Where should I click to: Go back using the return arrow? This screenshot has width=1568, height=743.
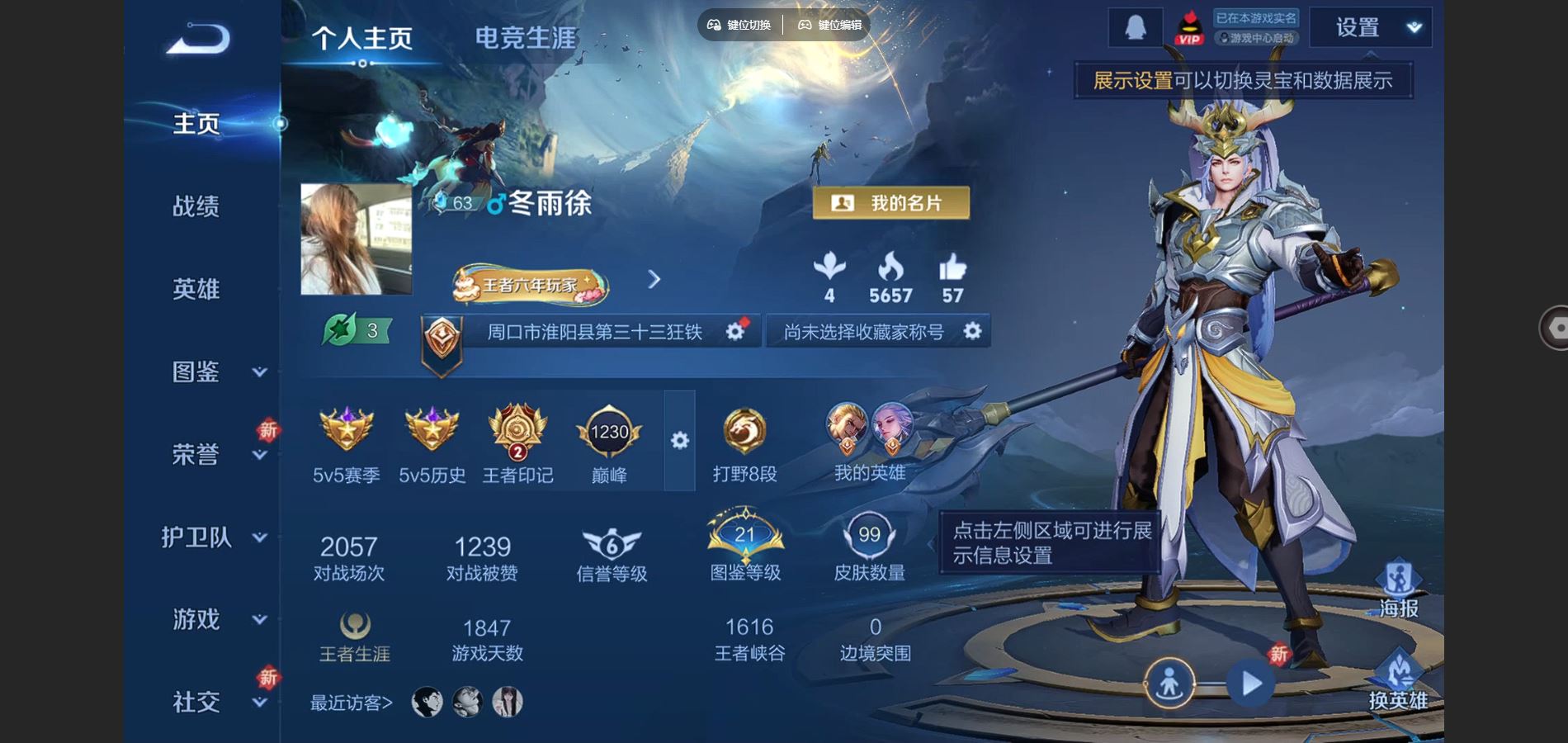(x=198, y=39)
